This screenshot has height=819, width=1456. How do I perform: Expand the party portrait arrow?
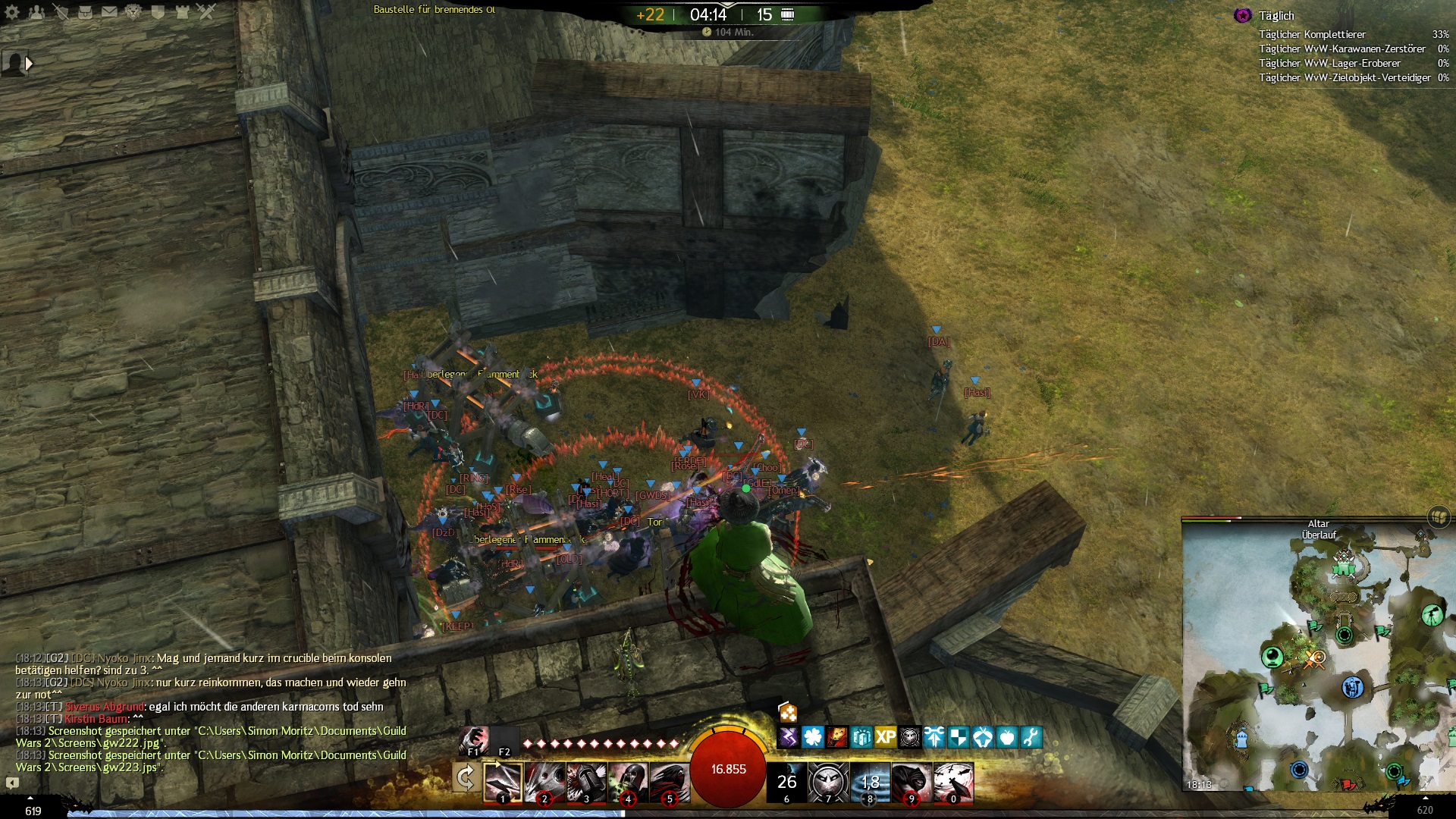point(29,64)
